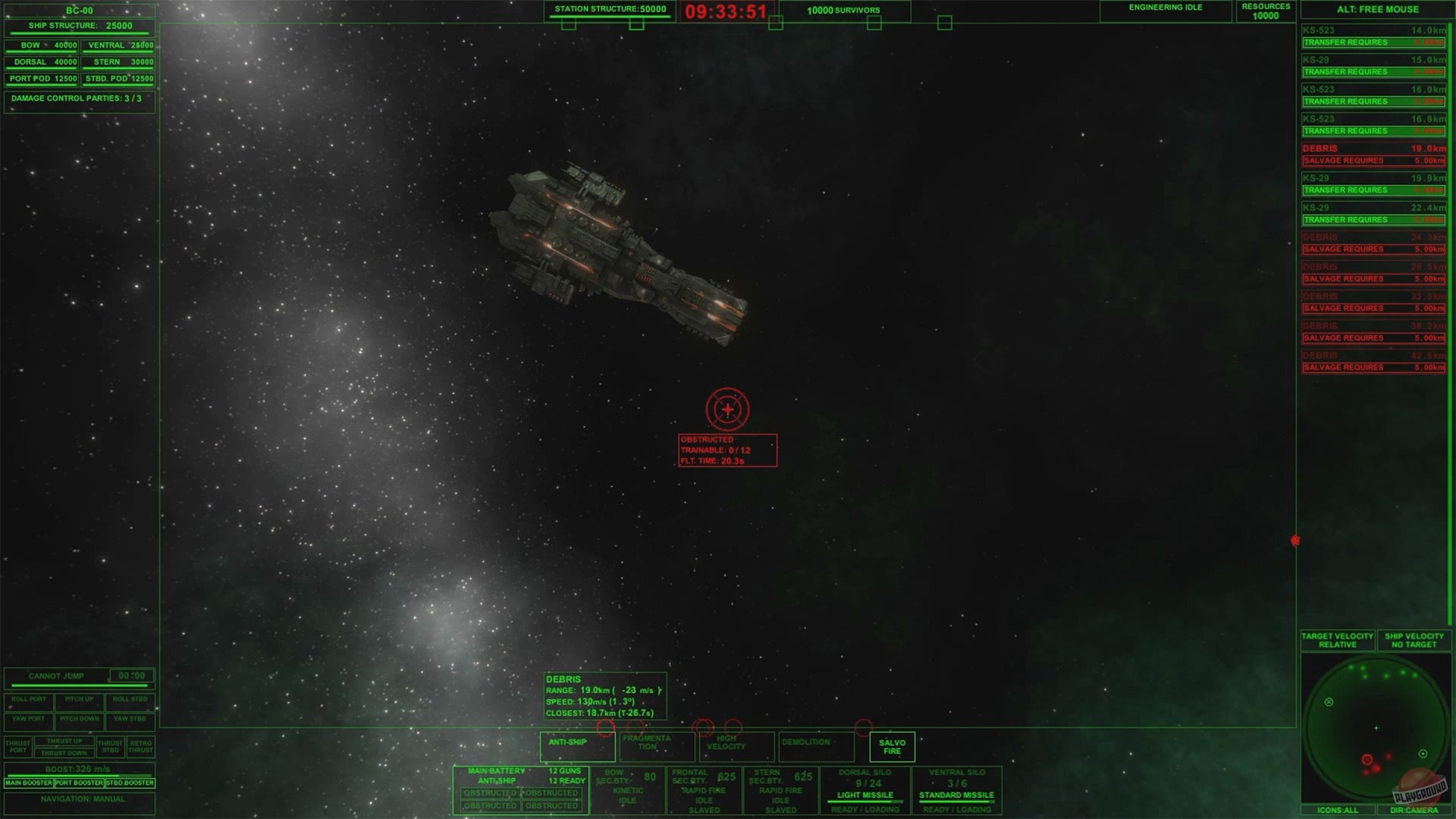Click the TARGET VELOCITY RELATIVE tab
The height and width of the screenshot is (819, 1456).
click(x=1335, y=640)
